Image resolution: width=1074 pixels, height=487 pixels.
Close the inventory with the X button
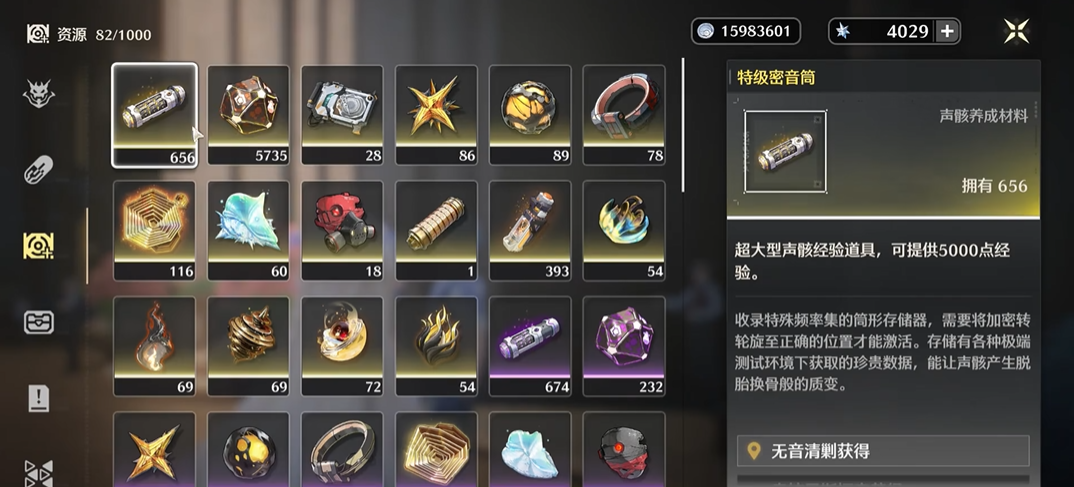(1017, 31)
